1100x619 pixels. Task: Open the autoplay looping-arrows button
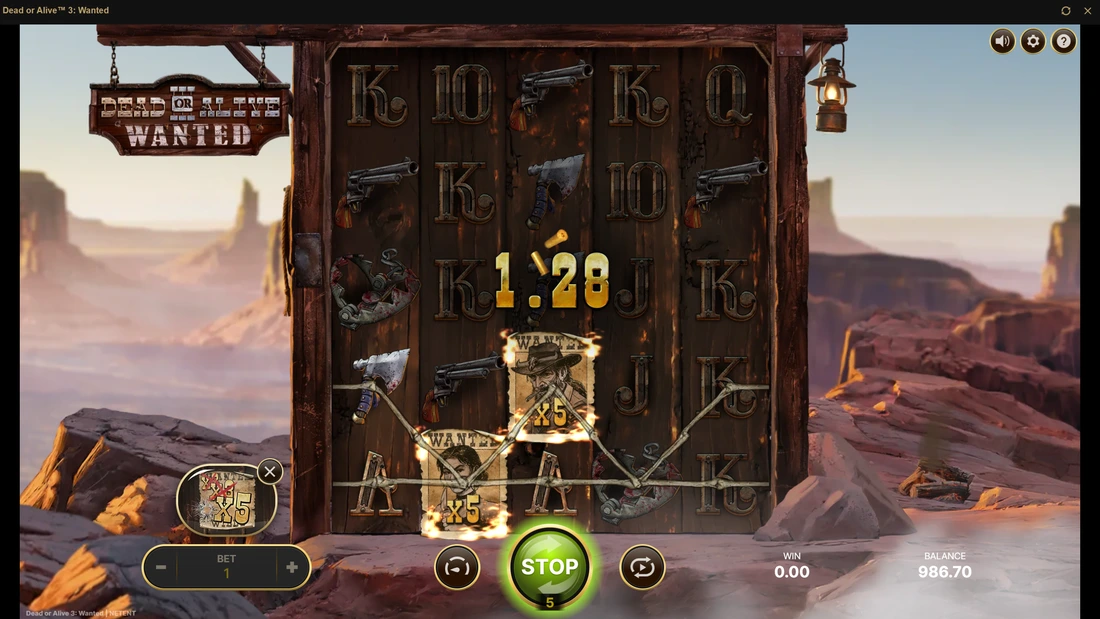click(642, 567)
